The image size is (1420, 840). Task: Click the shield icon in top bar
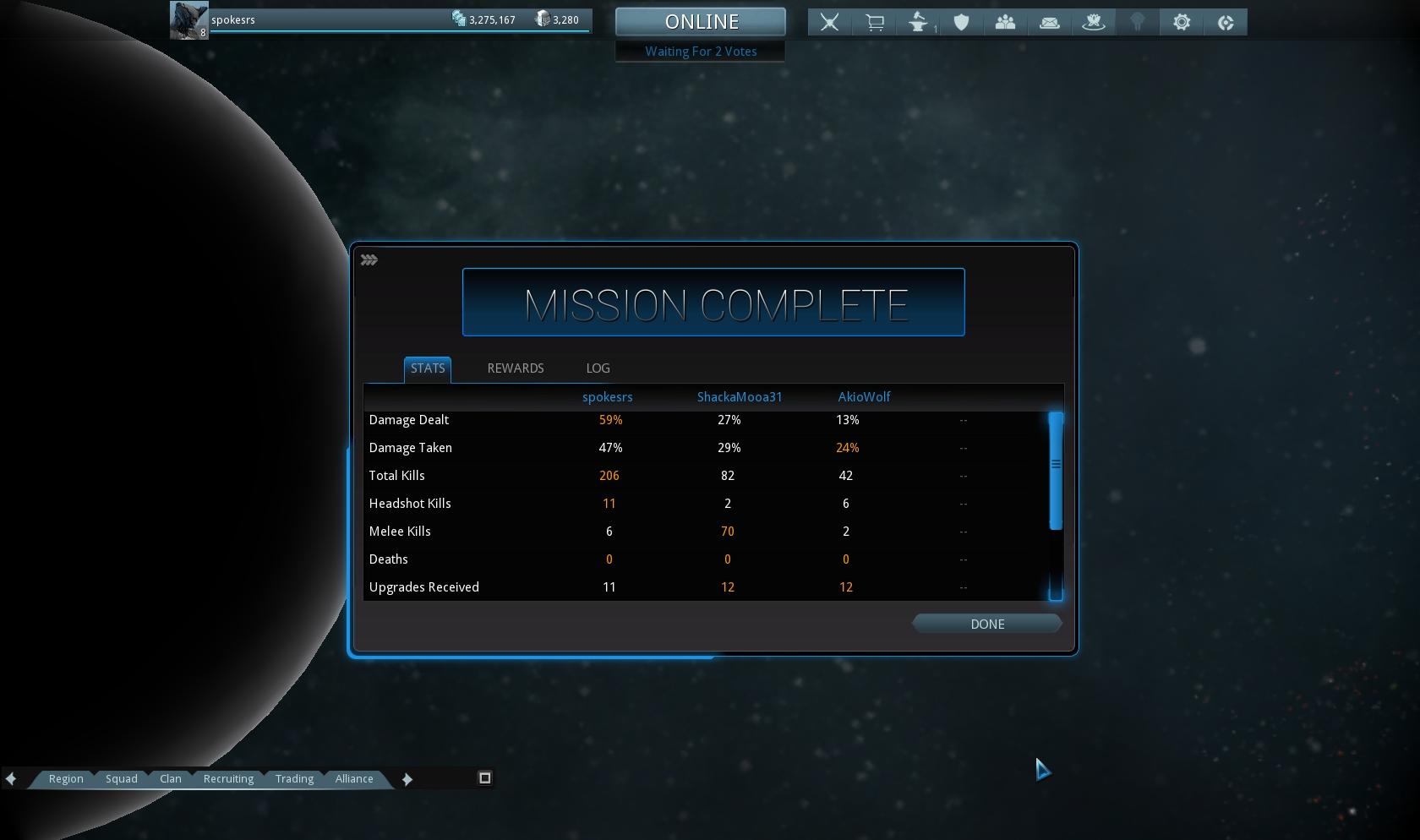[961, 23]
